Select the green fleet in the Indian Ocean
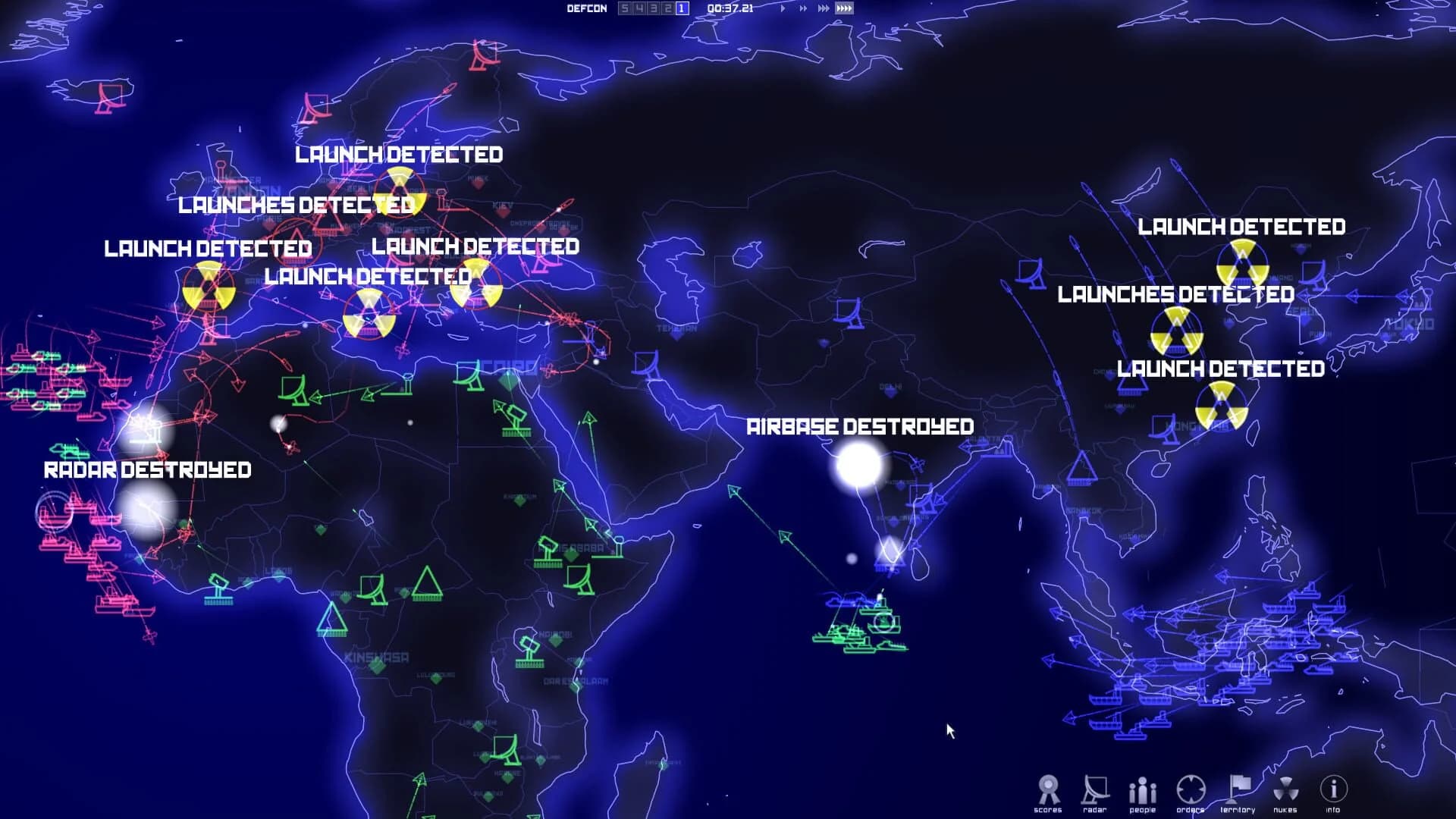 pos(861,629)
